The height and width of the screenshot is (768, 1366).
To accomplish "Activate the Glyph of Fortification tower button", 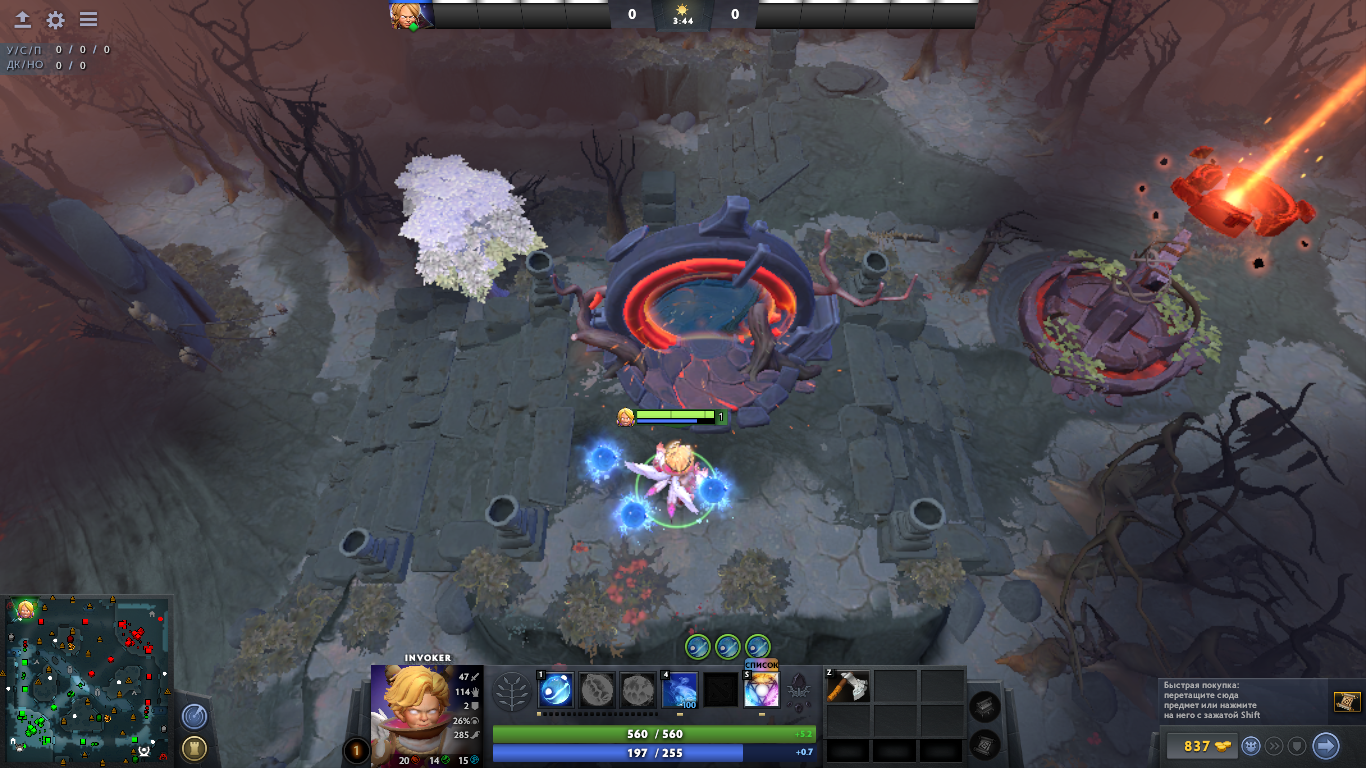I will pos(194,748).
